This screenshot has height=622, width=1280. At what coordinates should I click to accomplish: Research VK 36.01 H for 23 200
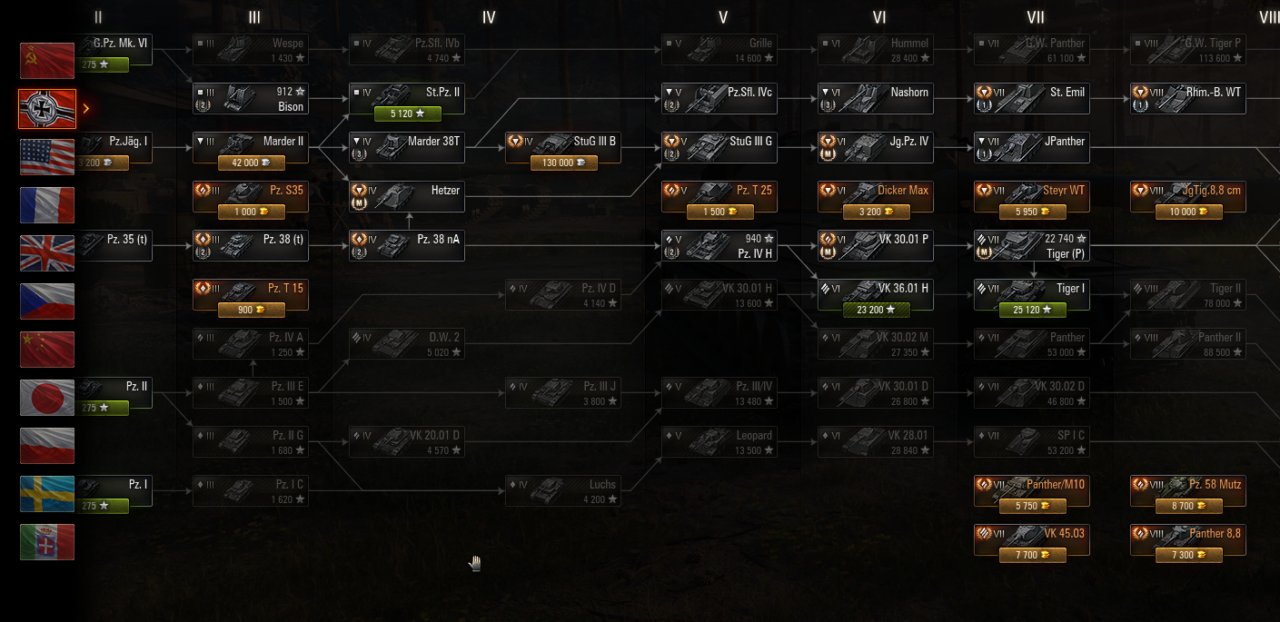point(875,310)
